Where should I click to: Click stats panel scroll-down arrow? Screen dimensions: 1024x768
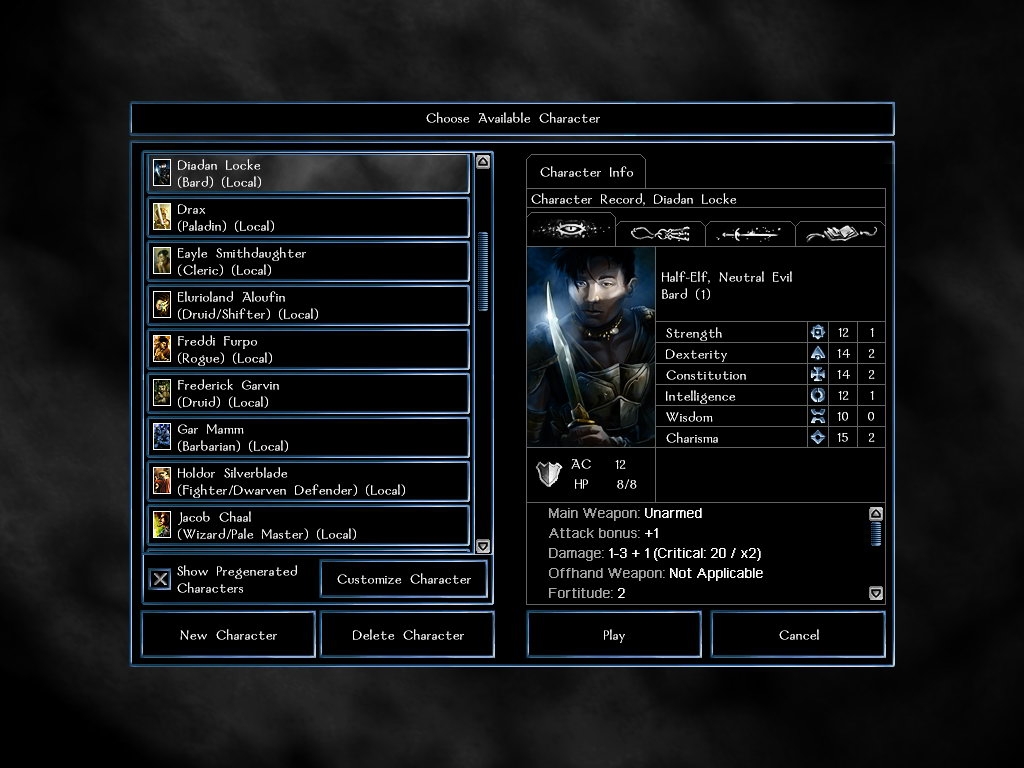coord(876,593)
